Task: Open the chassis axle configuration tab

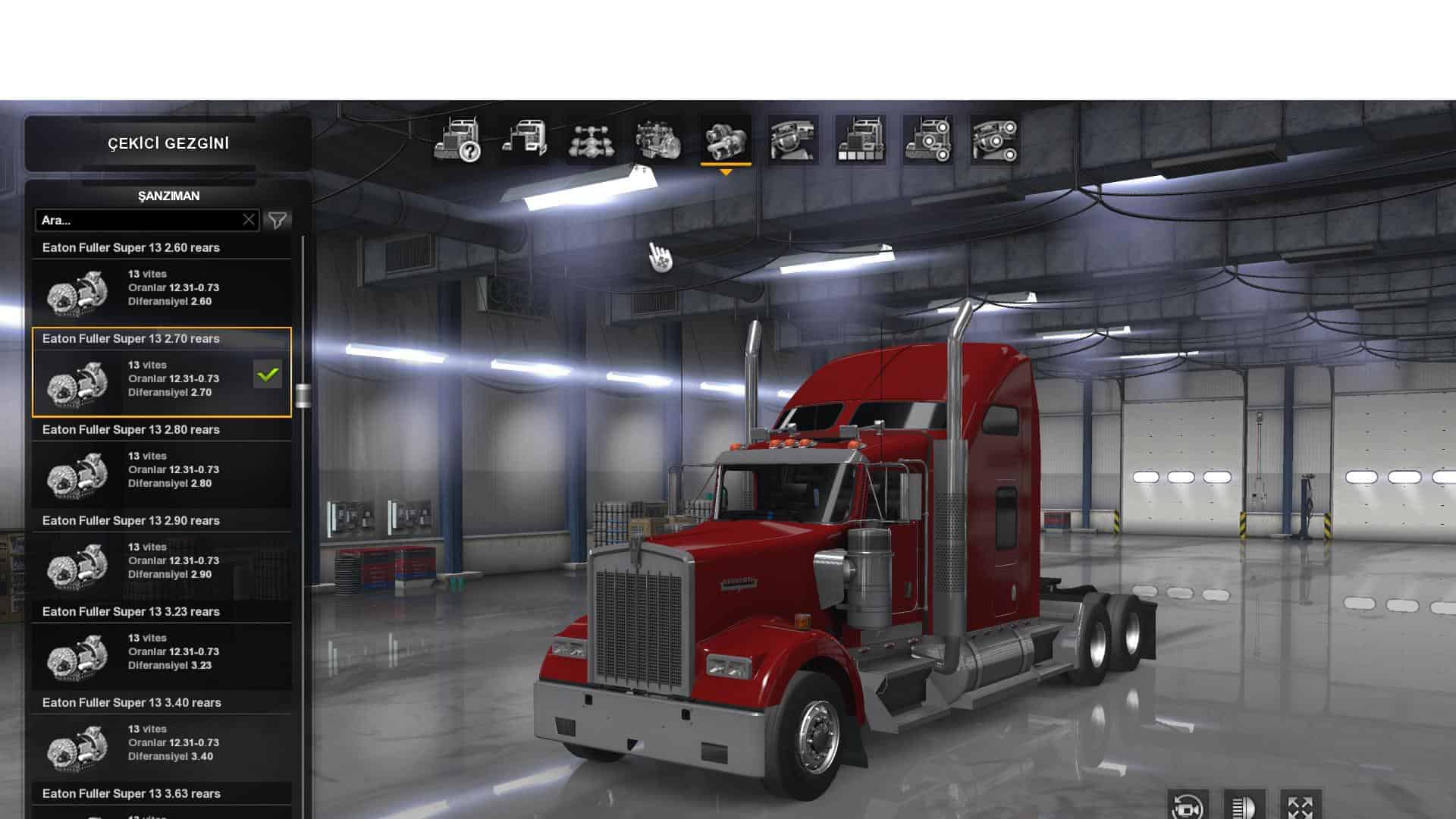Action: pyautogui.click(x=591, y=140)
